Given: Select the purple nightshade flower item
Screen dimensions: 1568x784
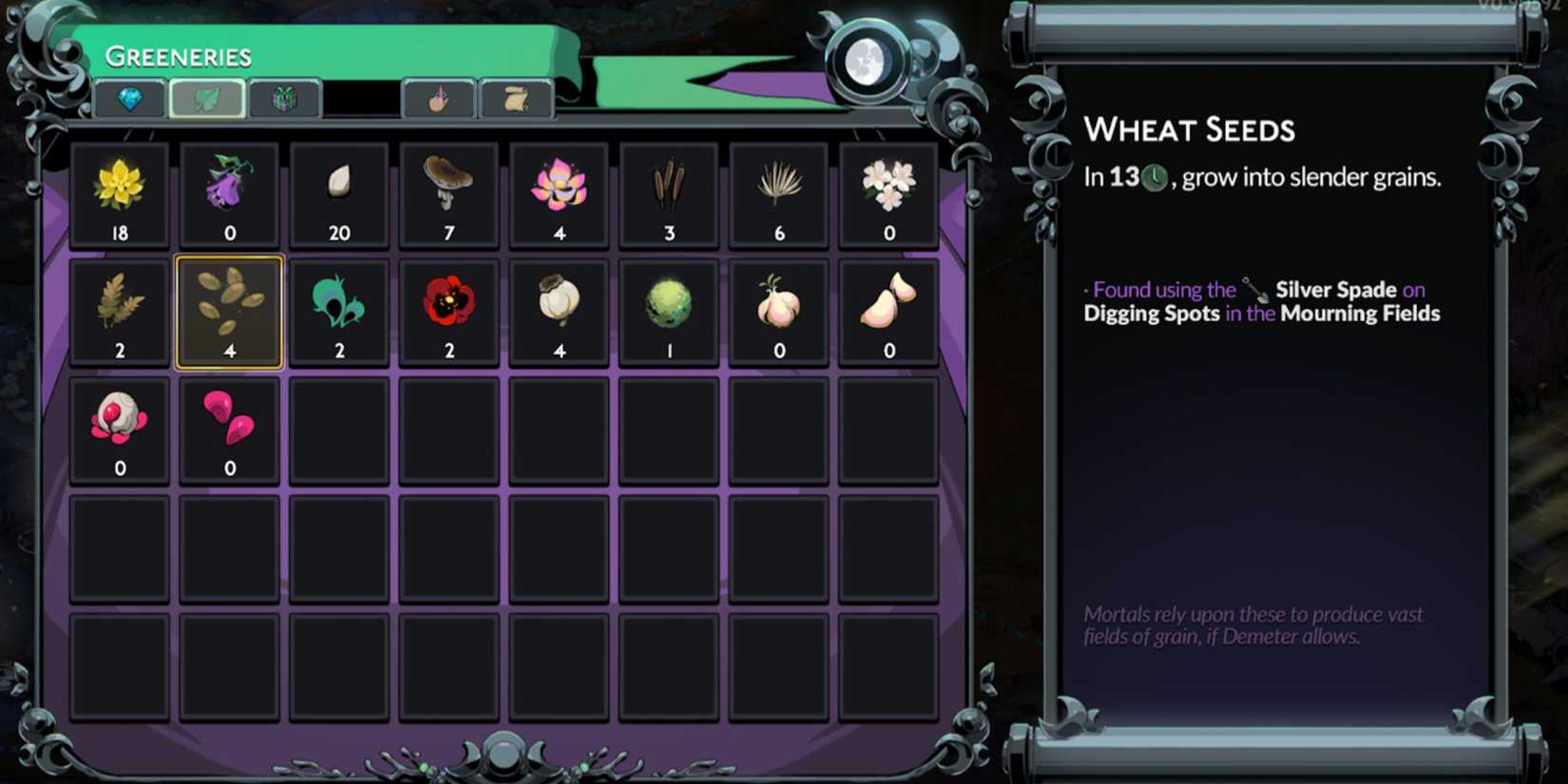Looking at the screenshot, I should click(229, 190).
